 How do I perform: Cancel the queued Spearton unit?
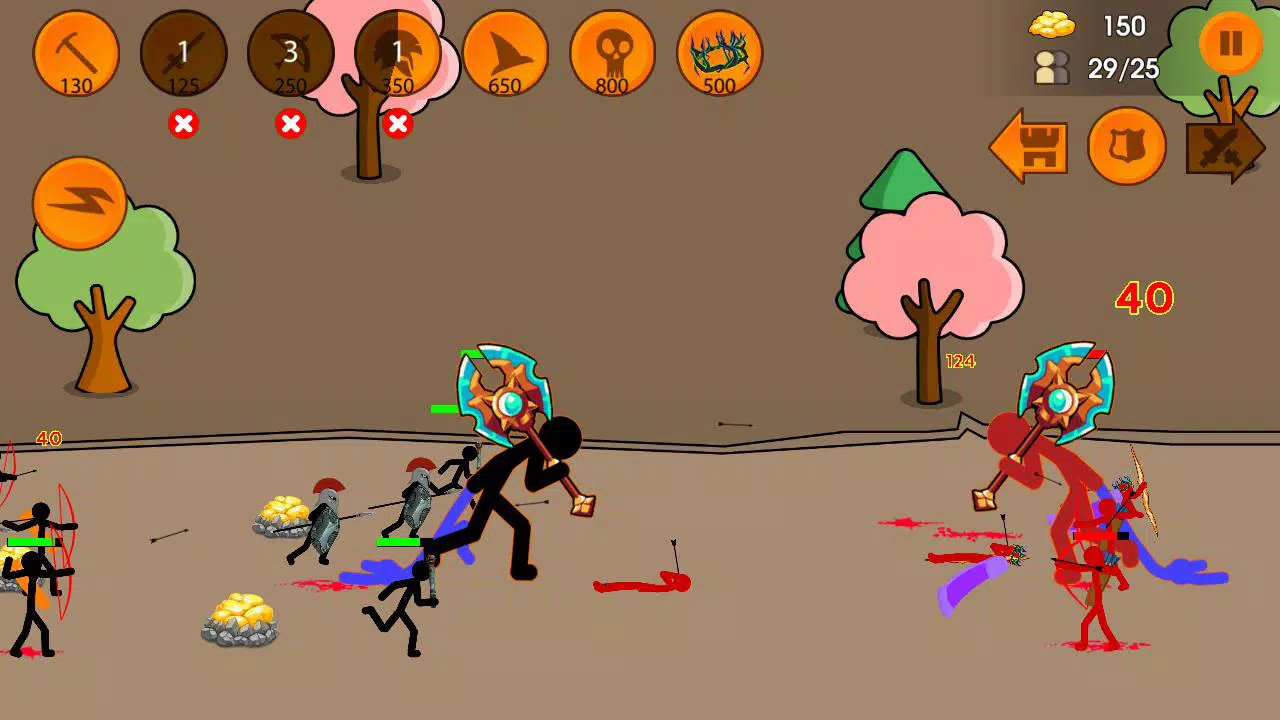pos(397,124)
